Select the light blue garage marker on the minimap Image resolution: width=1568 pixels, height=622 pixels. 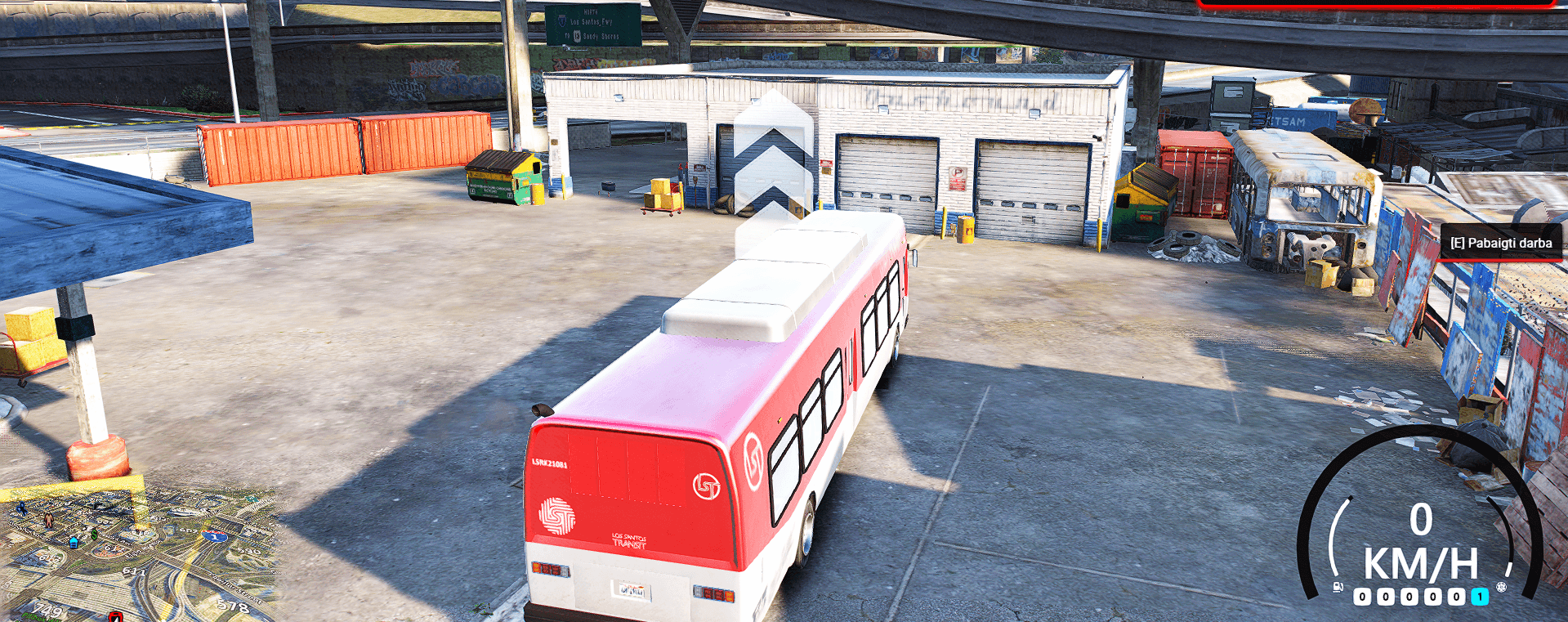pyautogui.click(x=74, y=543)
